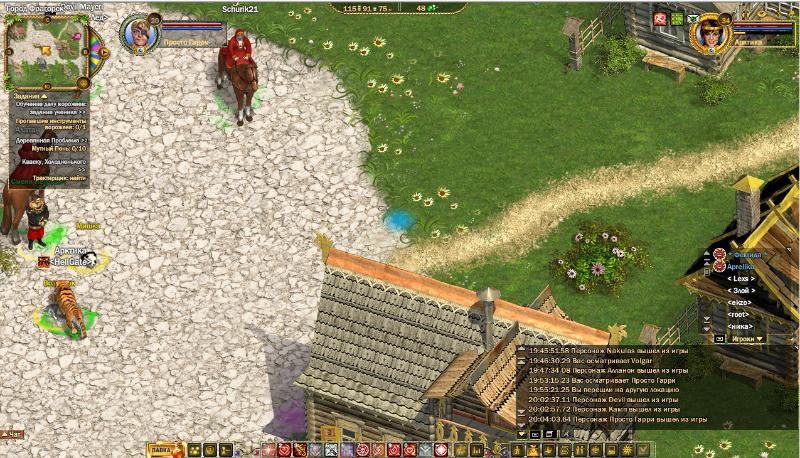This screenshot has width=800, height=458.
Task: Select the Lexs entry in player list
Action: pyautogui.click(x=740, y=279)
